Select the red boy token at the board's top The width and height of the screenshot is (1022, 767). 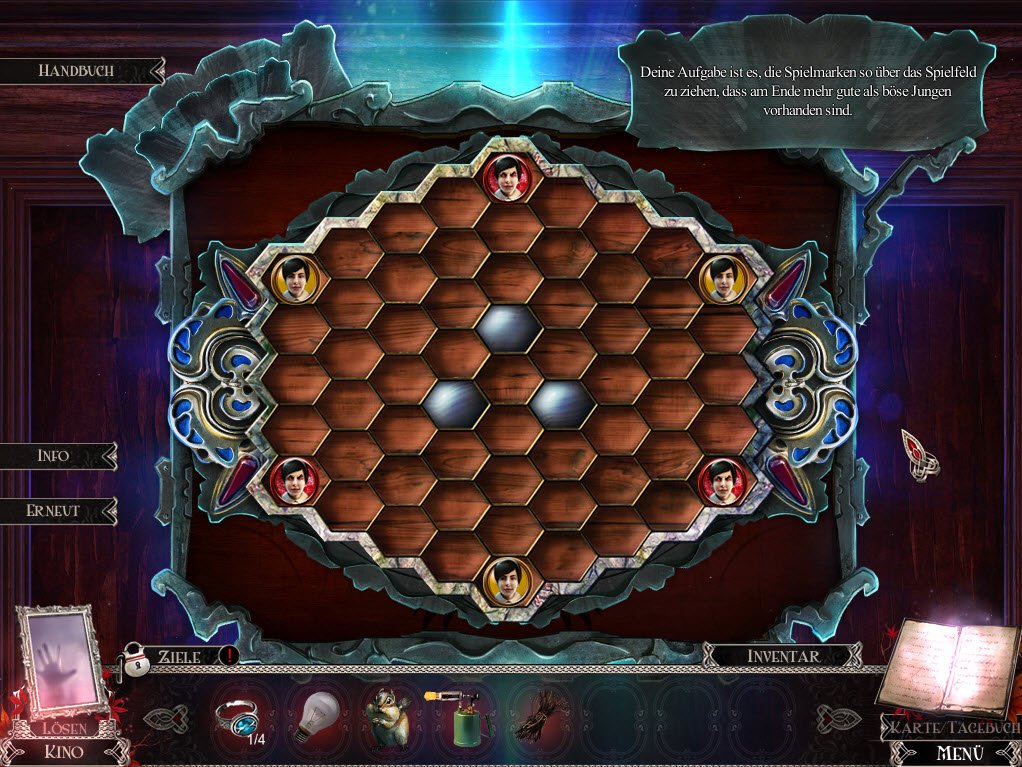click(x=507, y=178)
